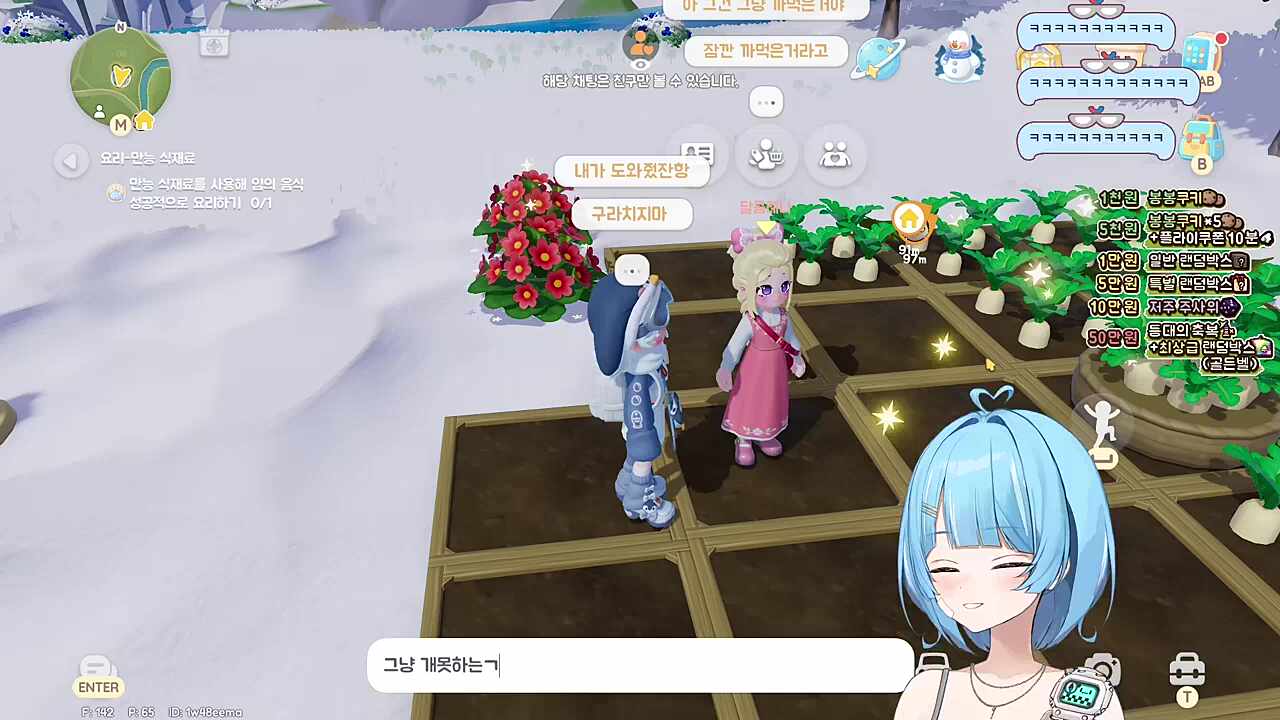The image size is (1280, 720).
Task: Click the back arrow beside the quest title
Action: coord(70,161)
